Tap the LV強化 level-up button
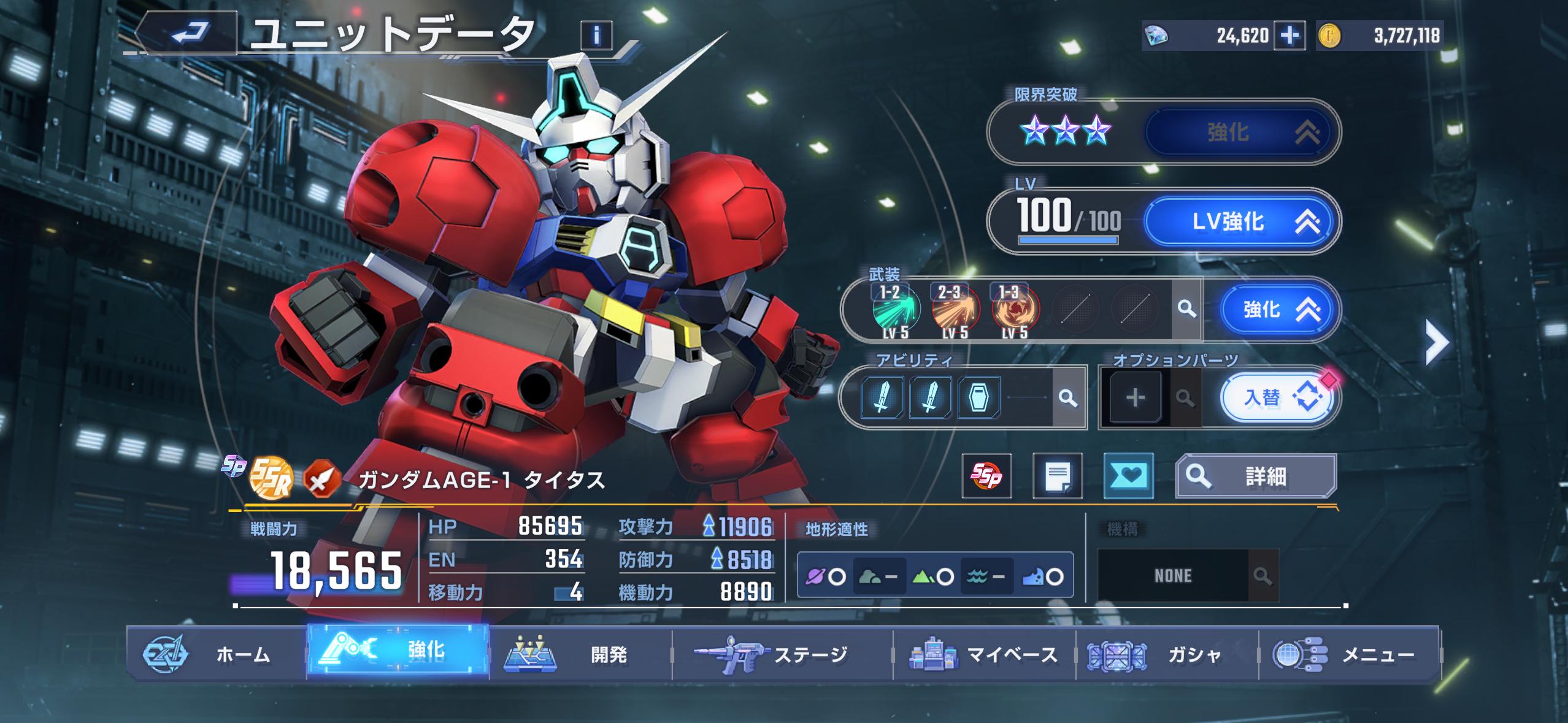The image size is (1568, 723). tap(1240, 221)
